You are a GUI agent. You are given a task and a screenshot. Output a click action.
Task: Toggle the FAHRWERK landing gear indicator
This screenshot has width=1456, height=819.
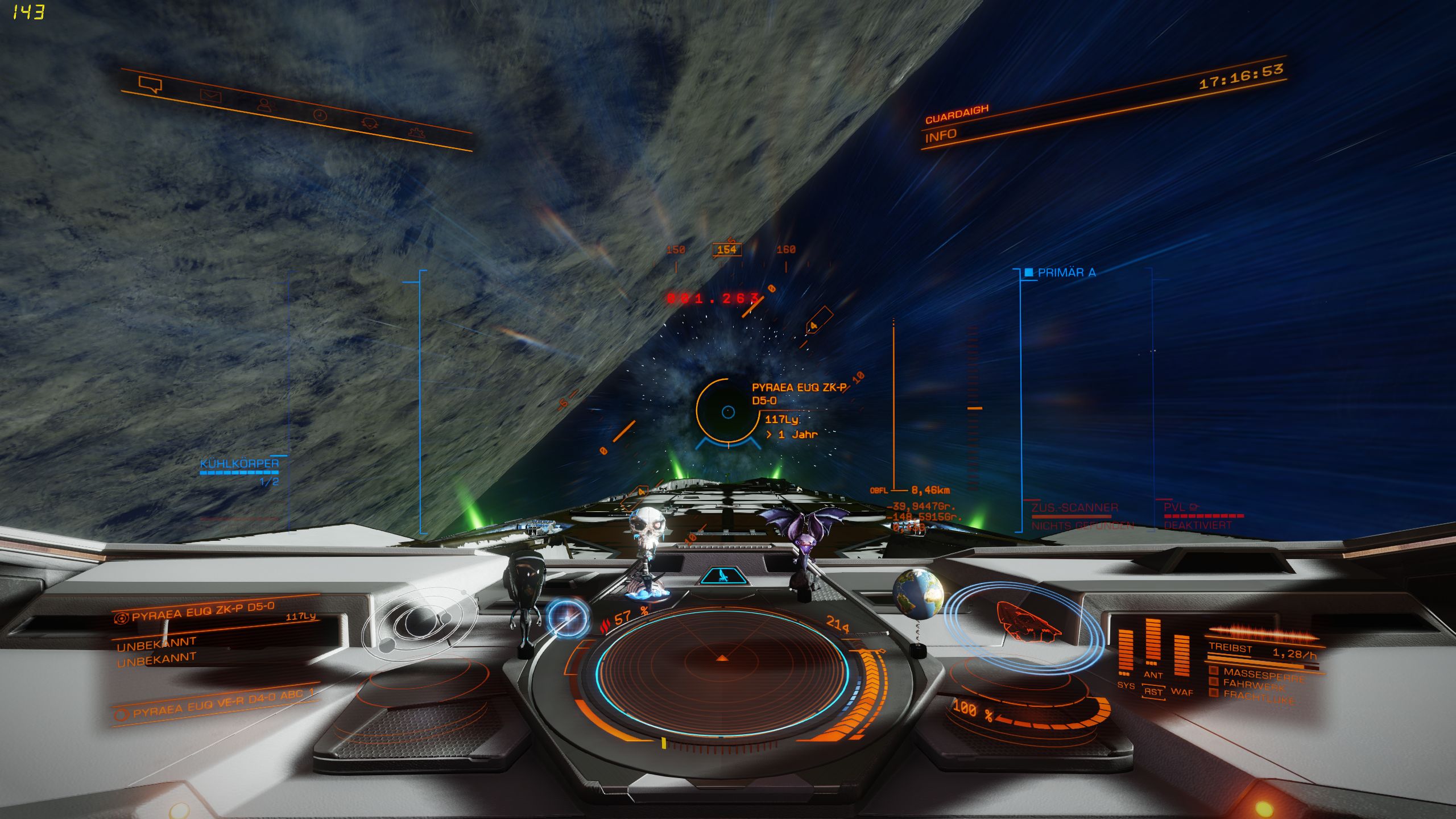click(1253, 684)
